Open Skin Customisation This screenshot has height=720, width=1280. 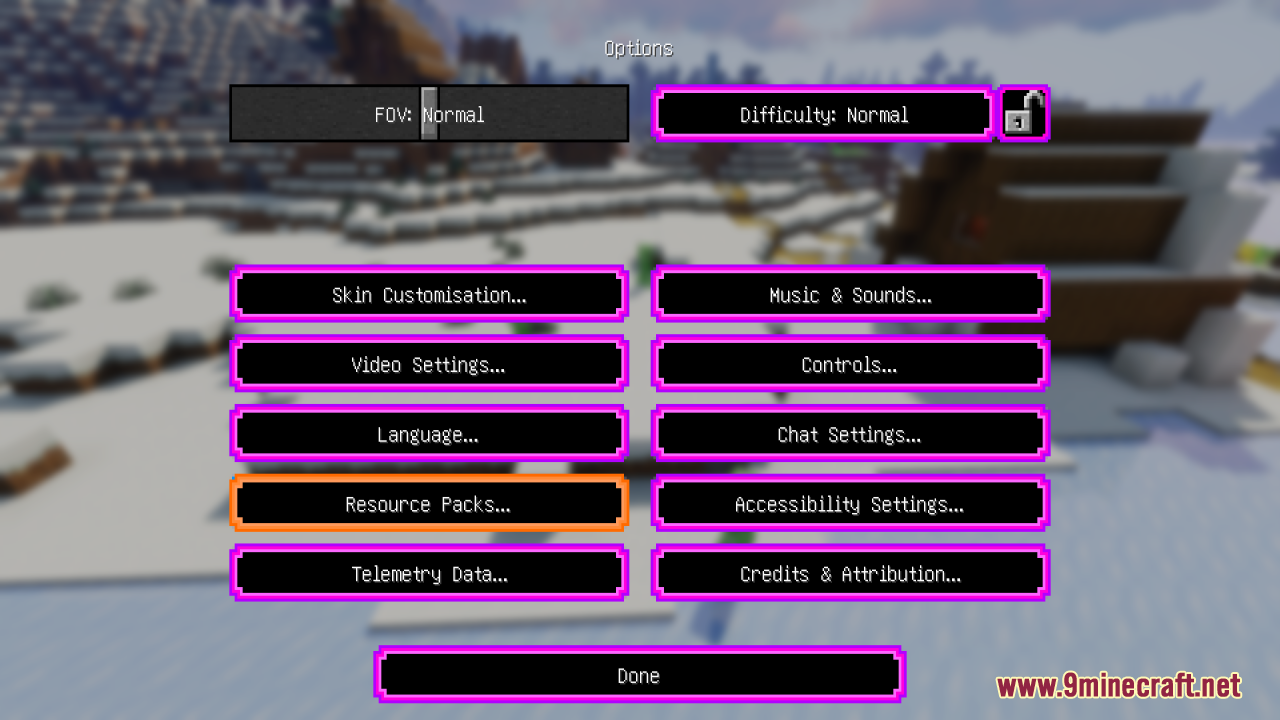pos(428,294)
